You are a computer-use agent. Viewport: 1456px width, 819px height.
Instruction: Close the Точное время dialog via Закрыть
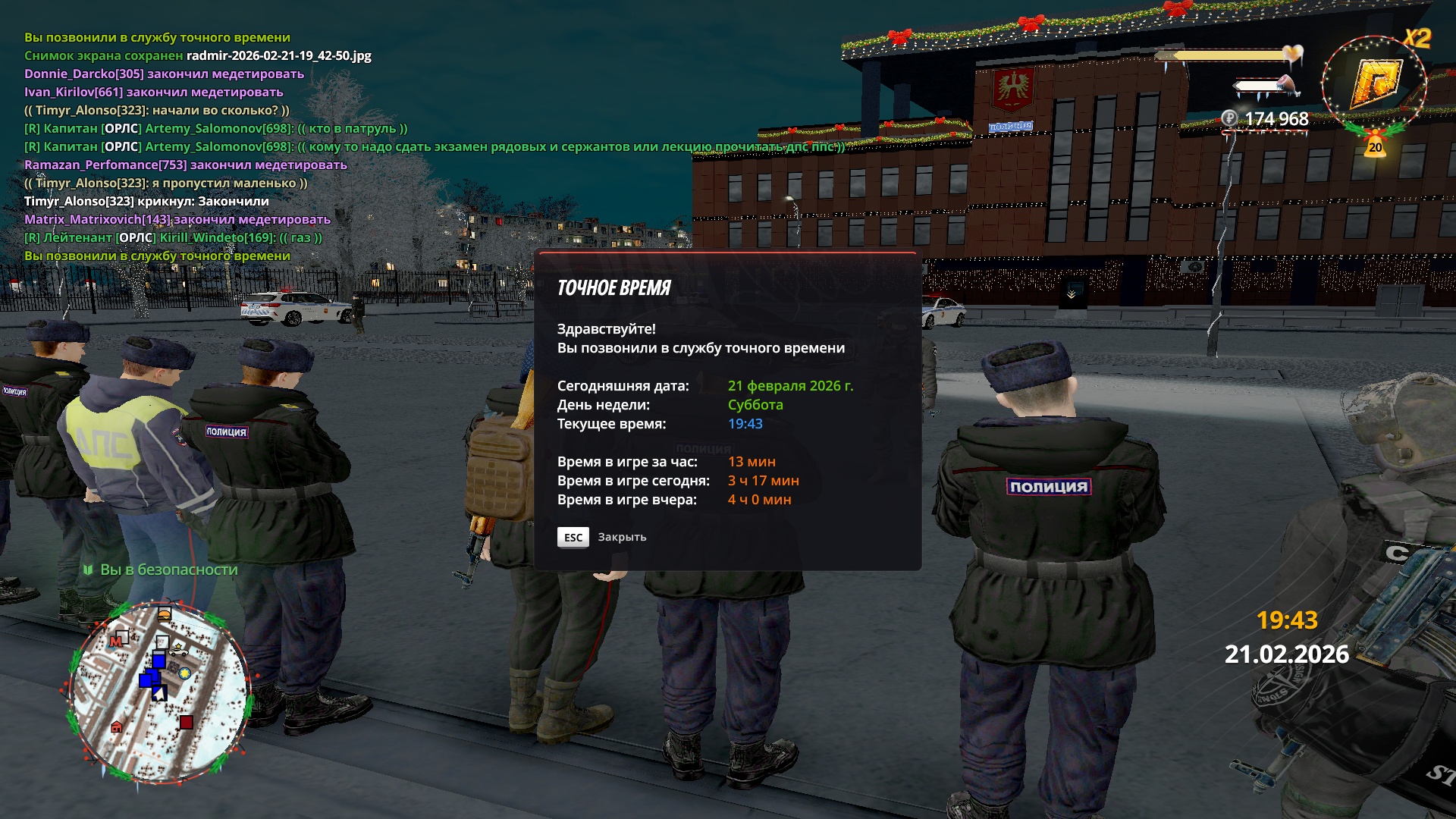573,537
